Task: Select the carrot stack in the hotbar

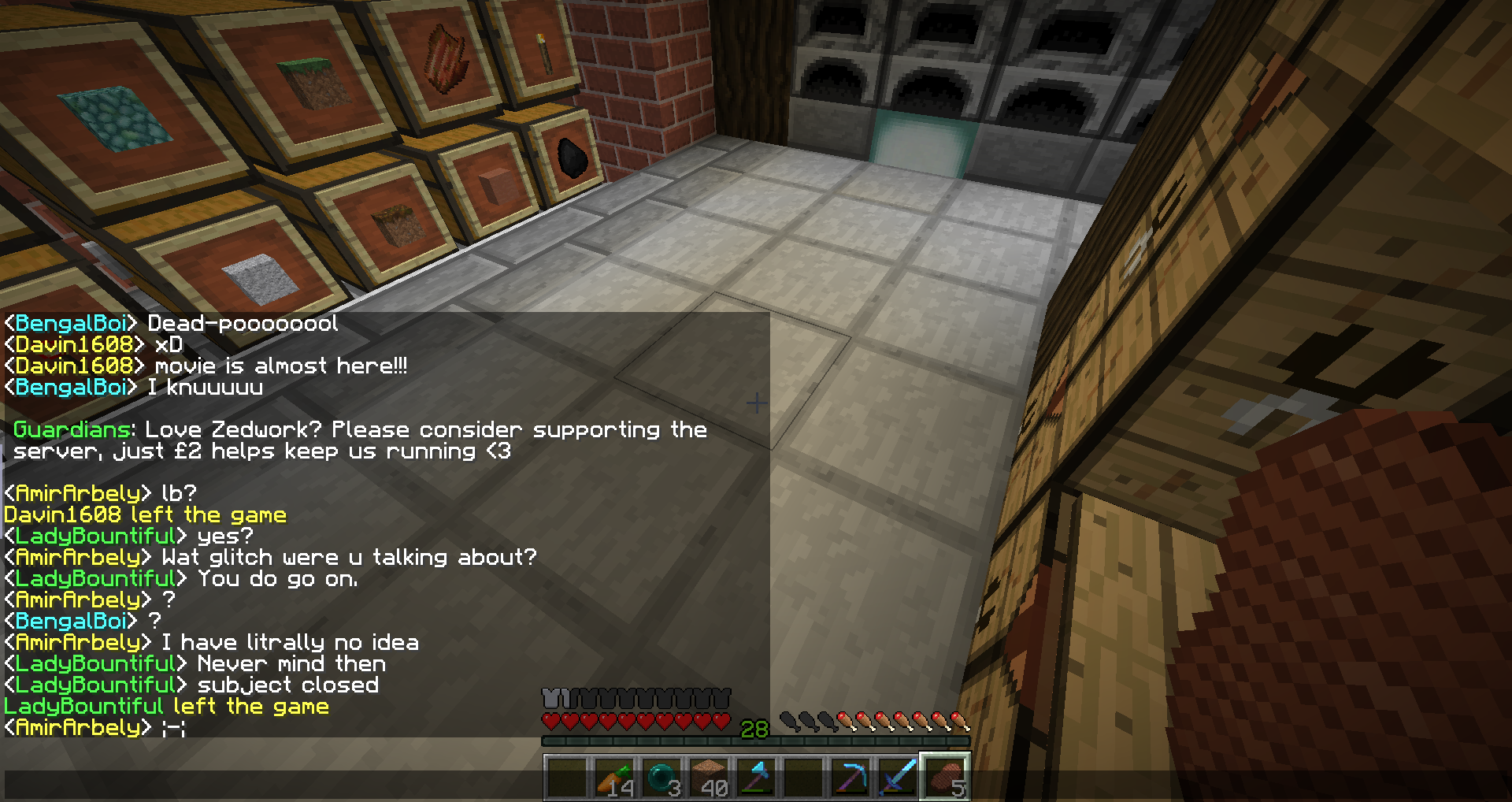Action: [614, 777]
